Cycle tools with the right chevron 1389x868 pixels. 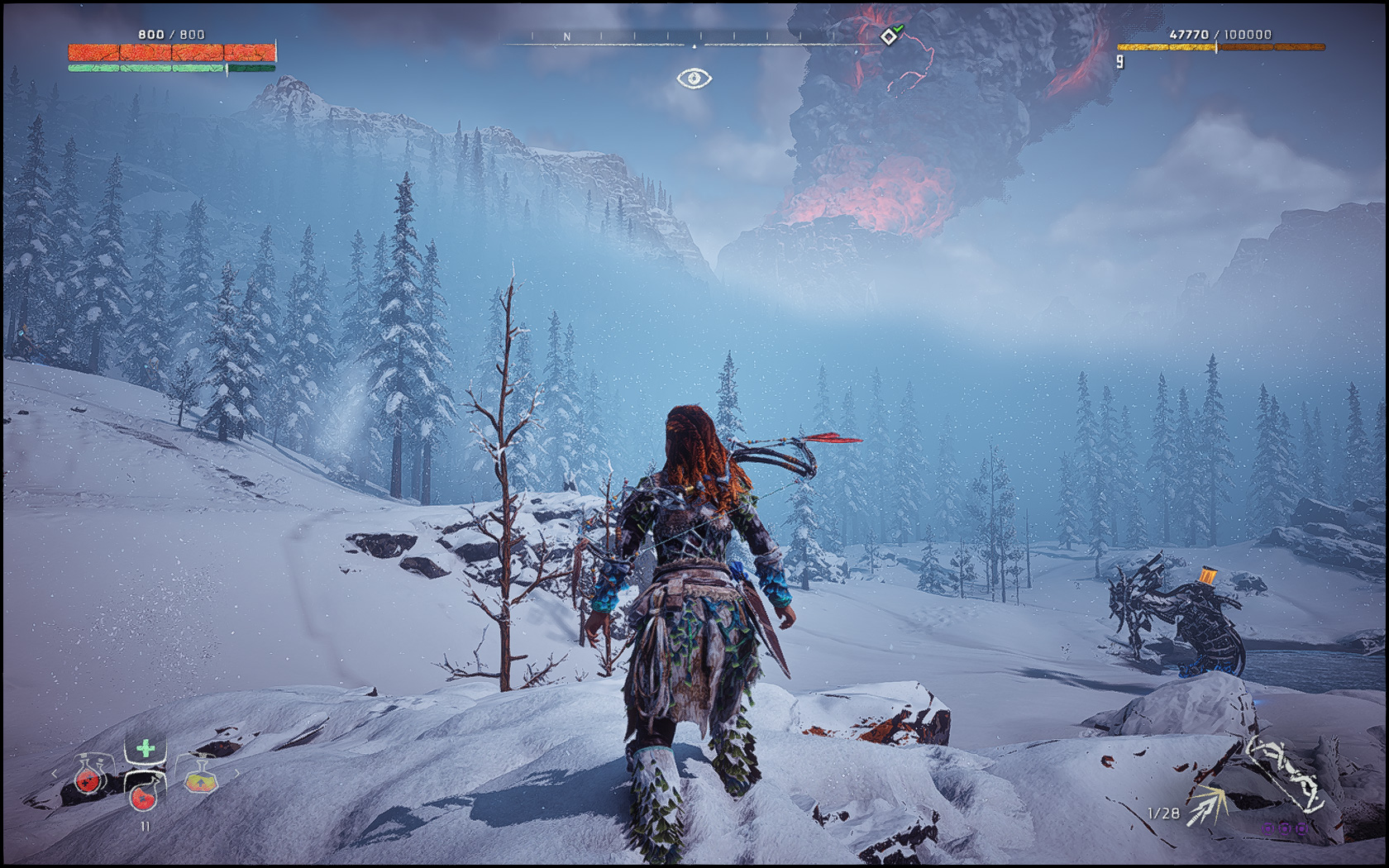tap(236, 775)
